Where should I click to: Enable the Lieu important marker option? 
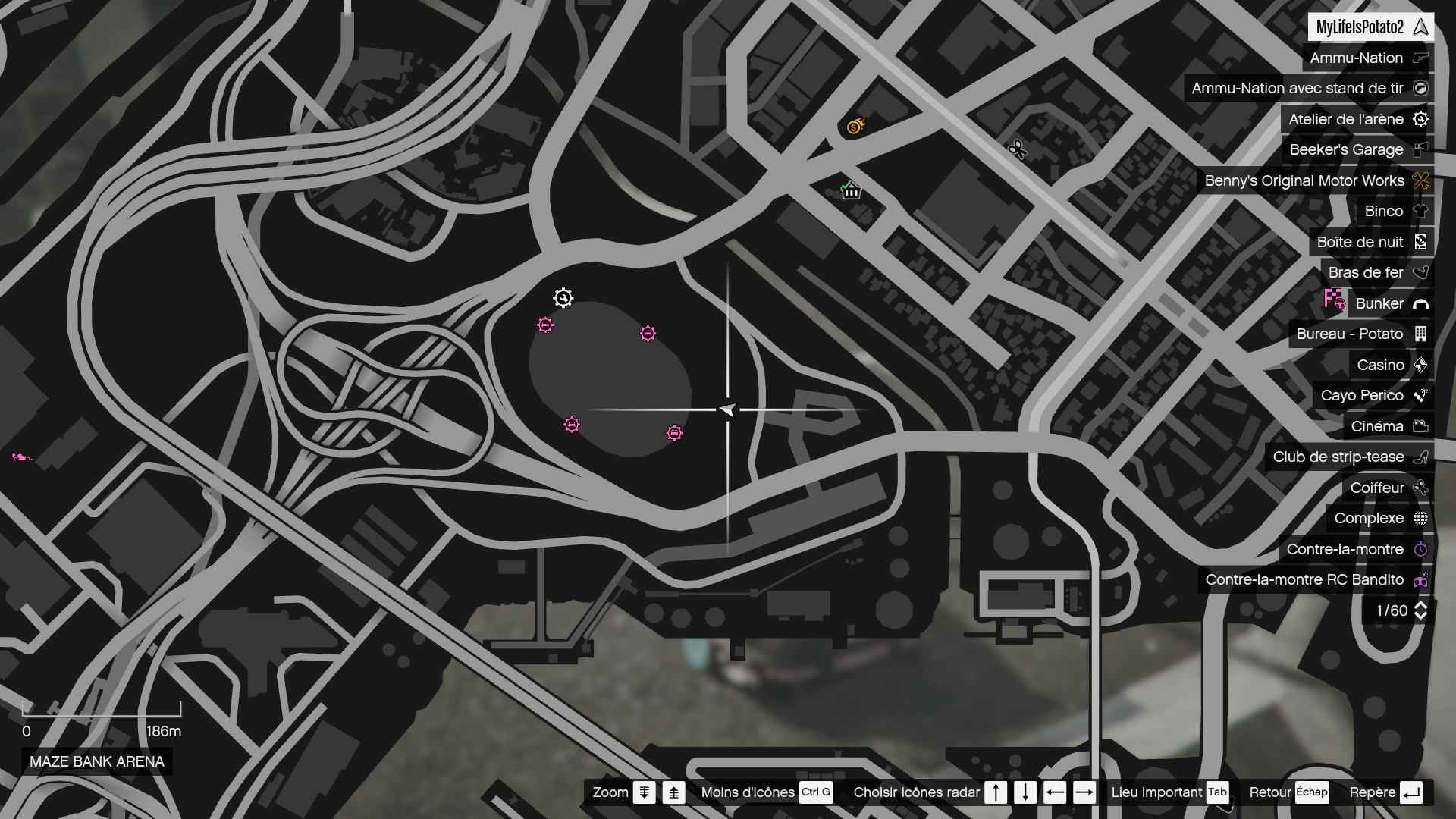click(1158, 792)
